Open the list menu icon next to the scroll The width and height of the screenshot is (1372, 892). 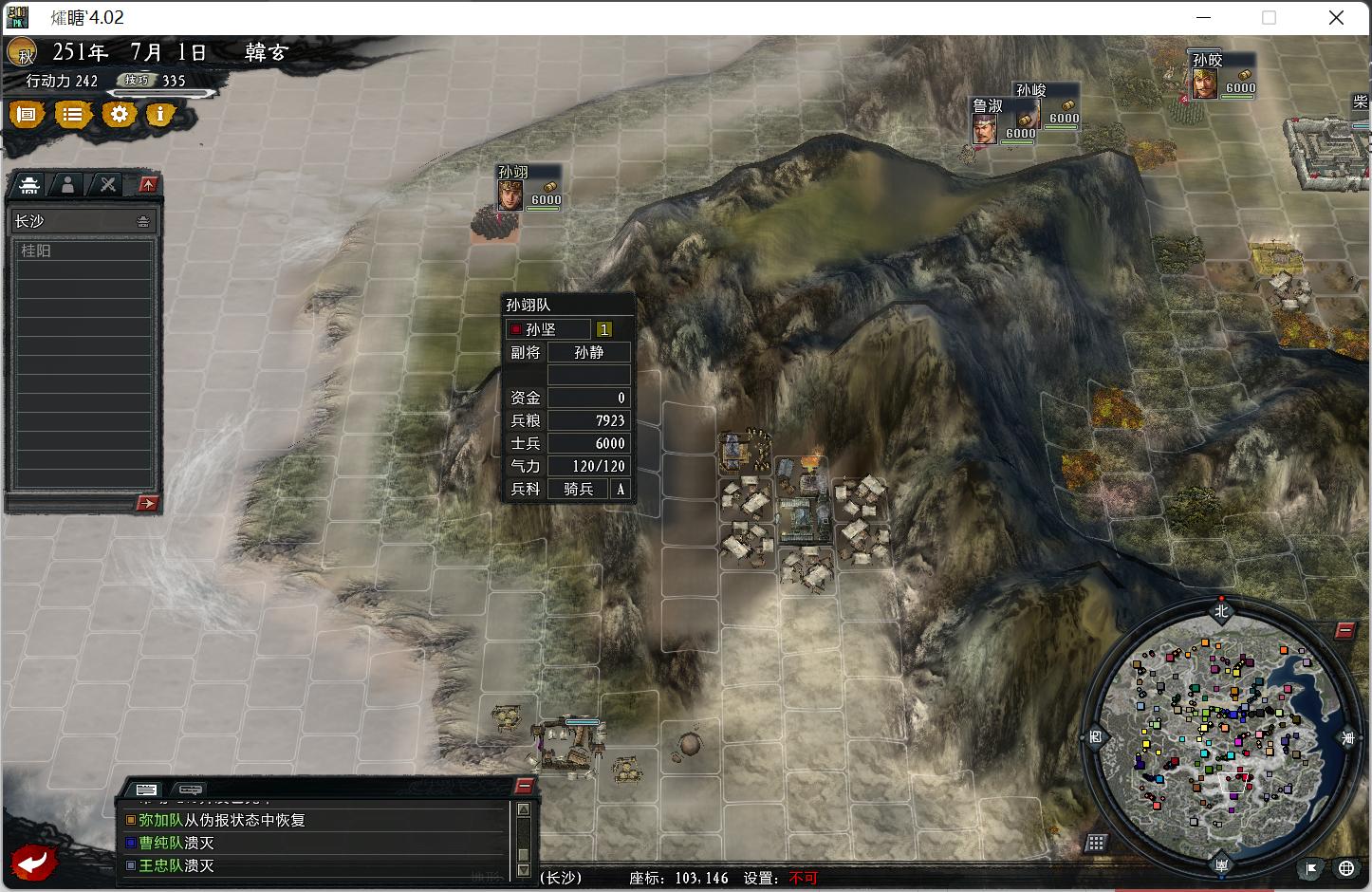73,114
